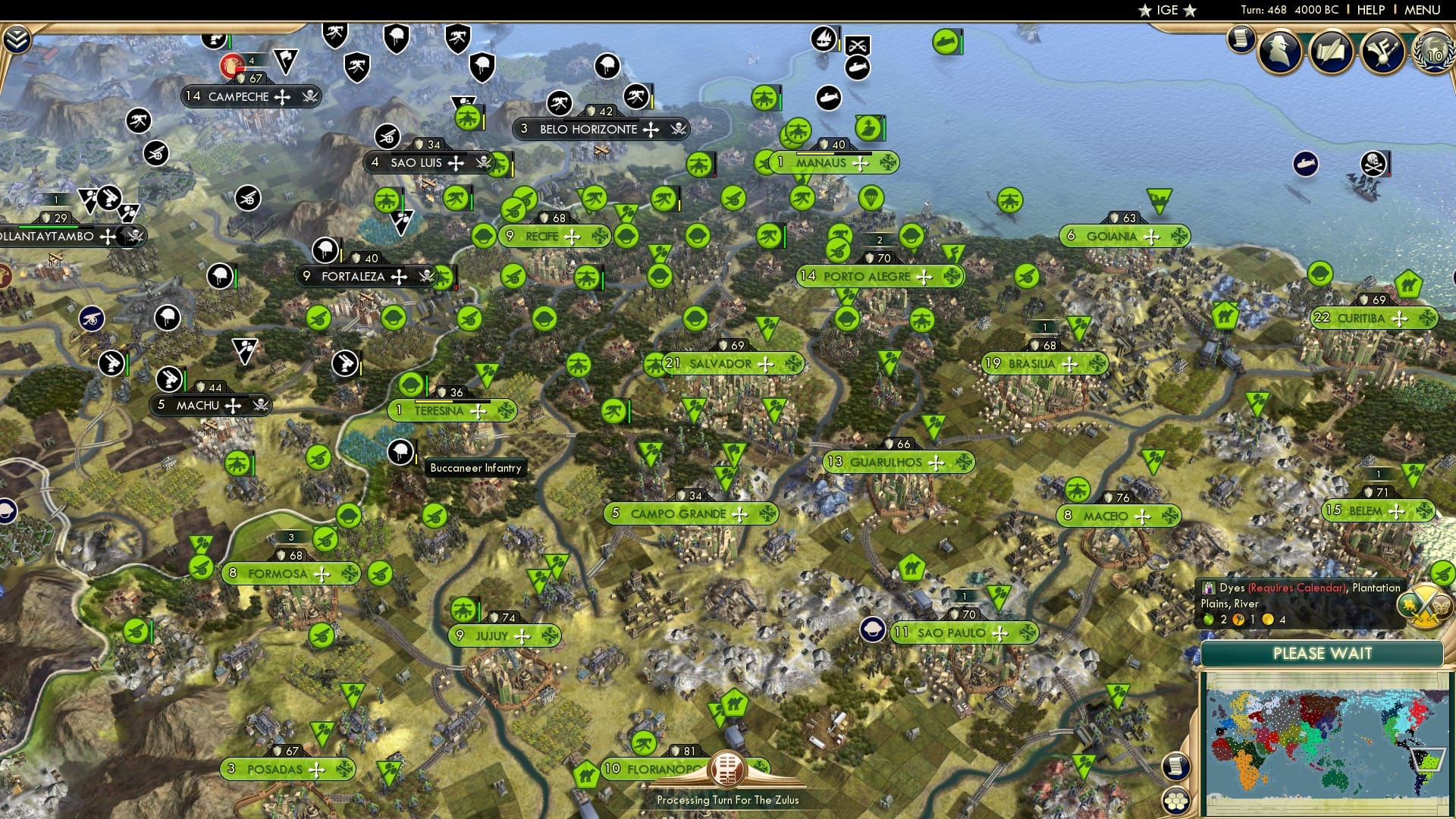
Task: Open the Great Works scroll-and-quill icon
Action: point(1331,50)
